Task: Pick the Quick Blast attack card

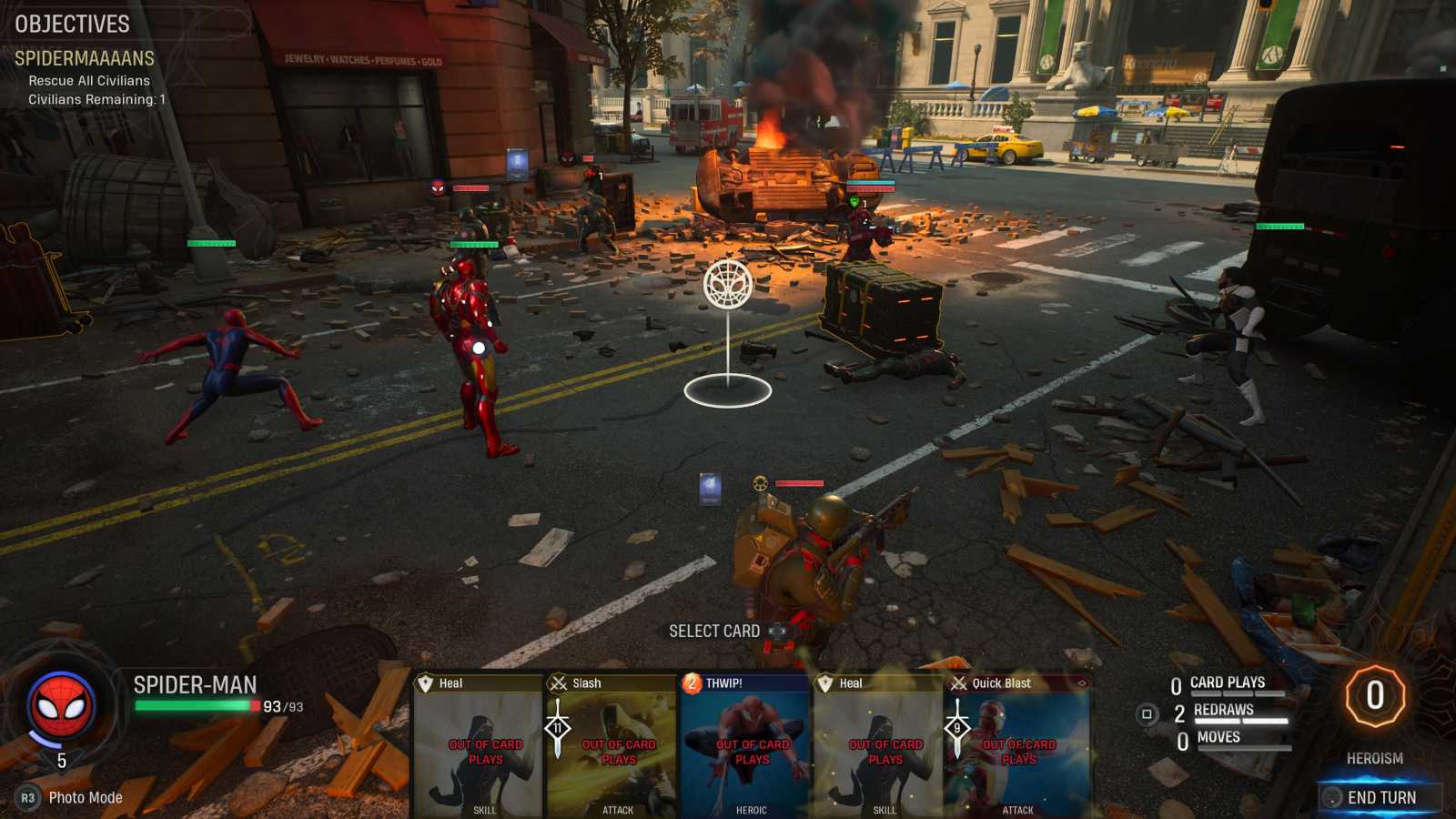Action: (1019, 746)
